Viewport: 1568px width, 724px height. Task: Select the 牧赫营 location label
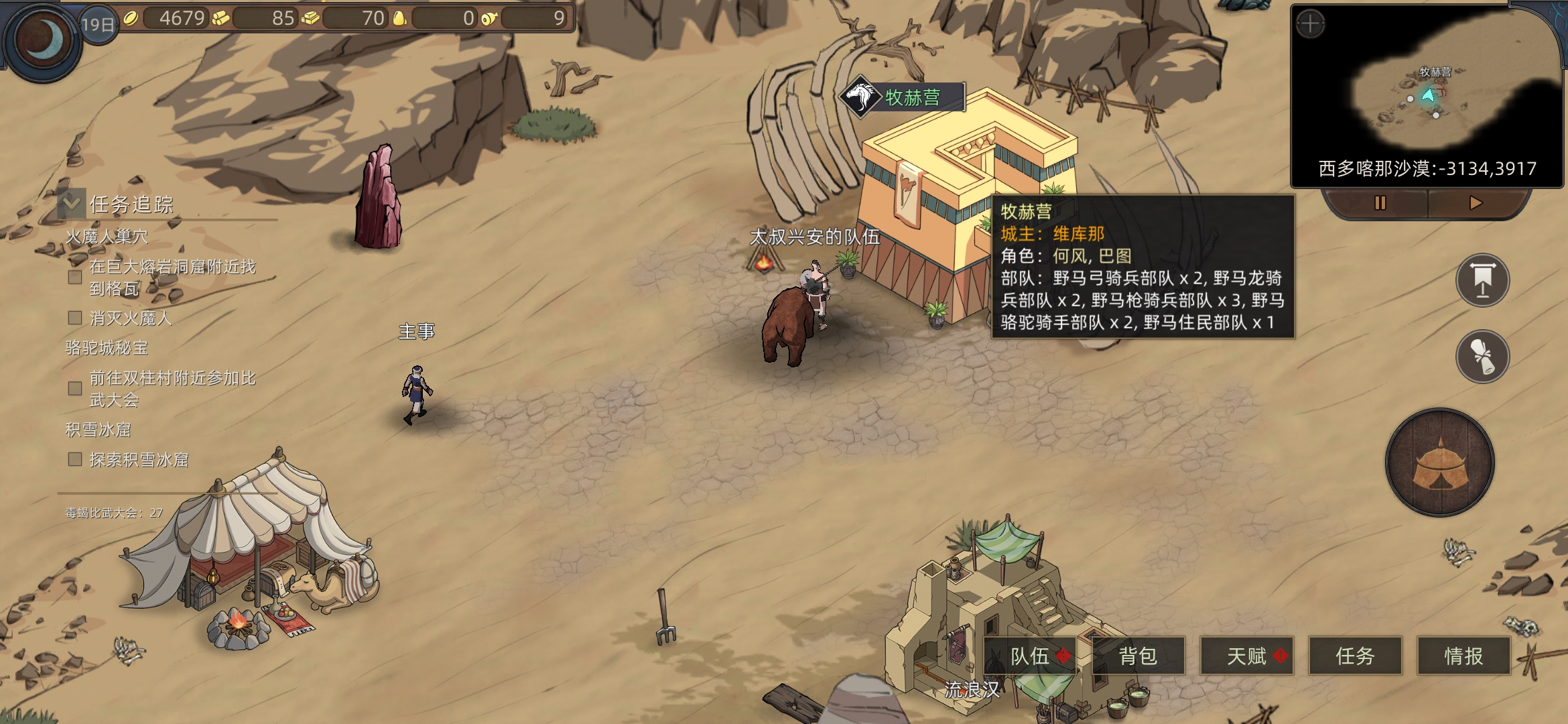click(903, 98)
